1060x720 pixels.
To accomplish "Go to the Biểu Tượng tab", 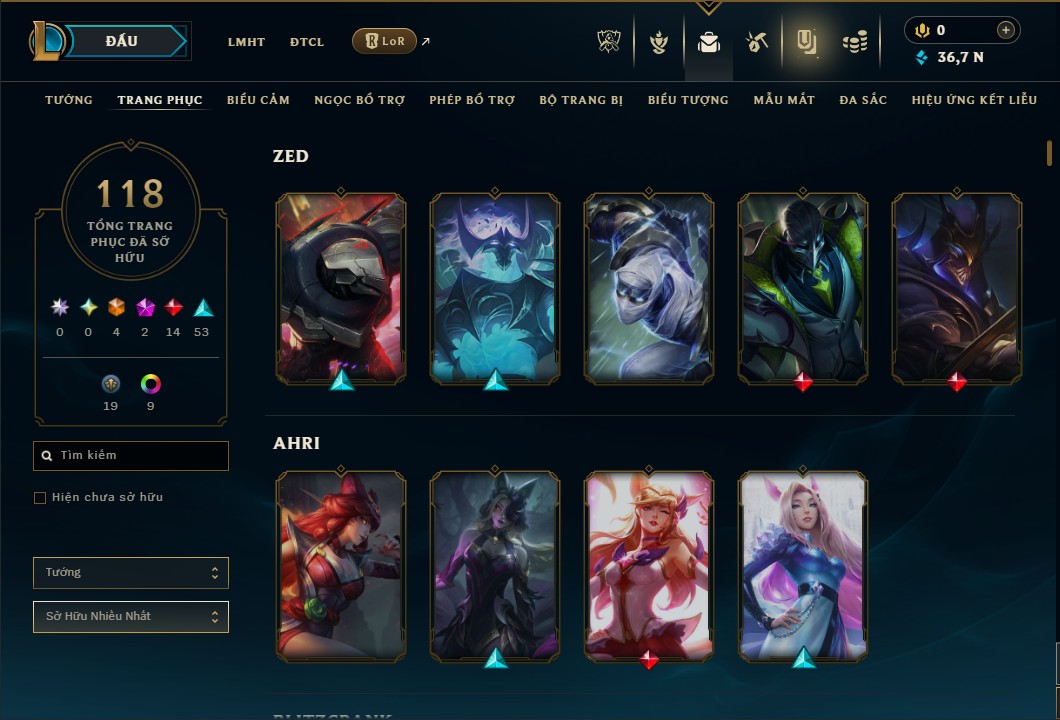I will (688, 100).
